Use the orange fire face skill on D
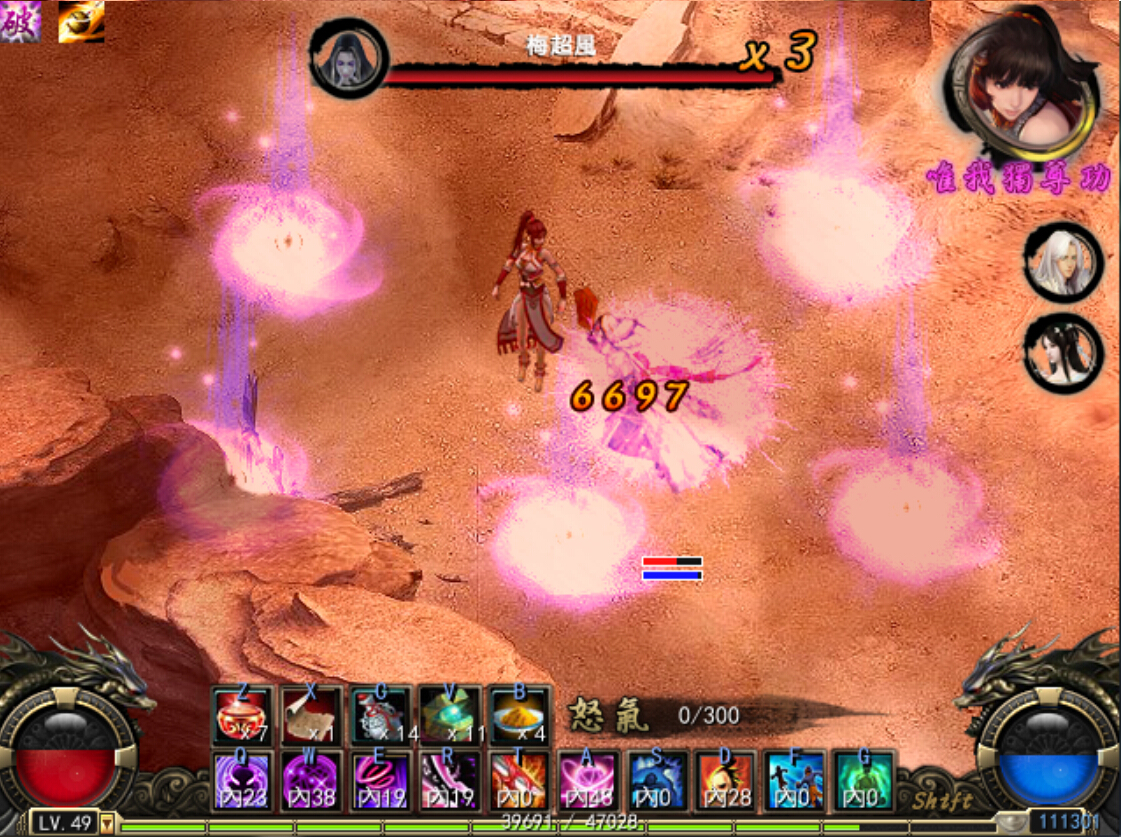The height and width of the screenshot is (837, 1121). coord(726,781)
